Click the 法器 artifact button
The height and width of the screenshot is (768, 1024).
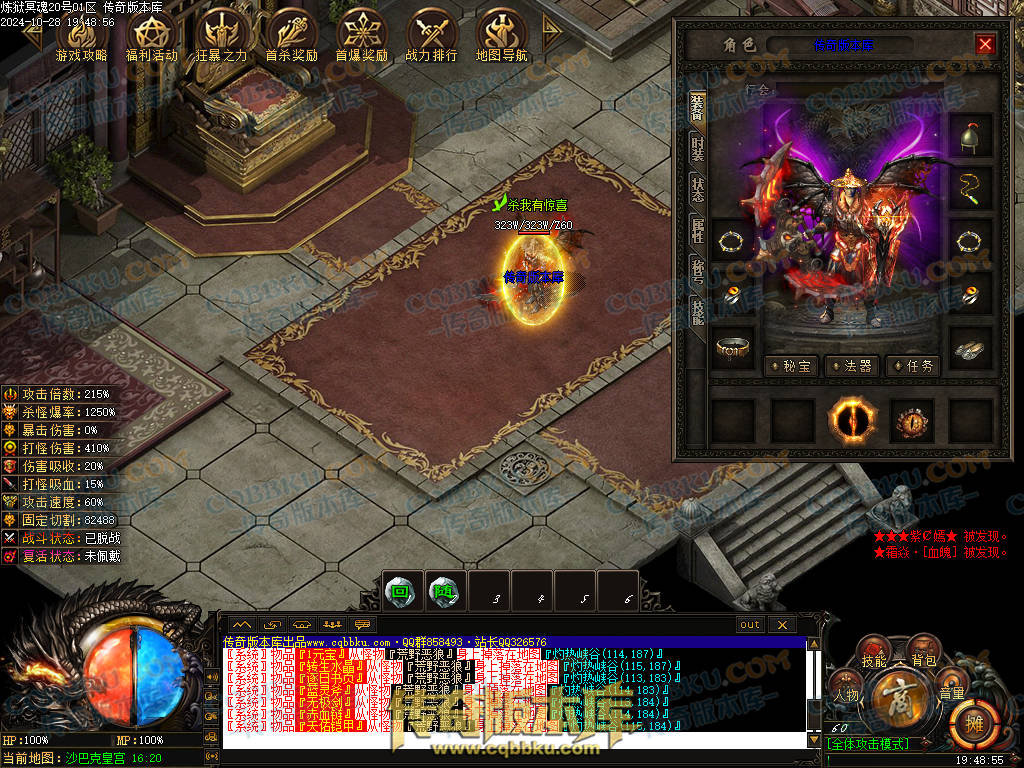[851, 366]
